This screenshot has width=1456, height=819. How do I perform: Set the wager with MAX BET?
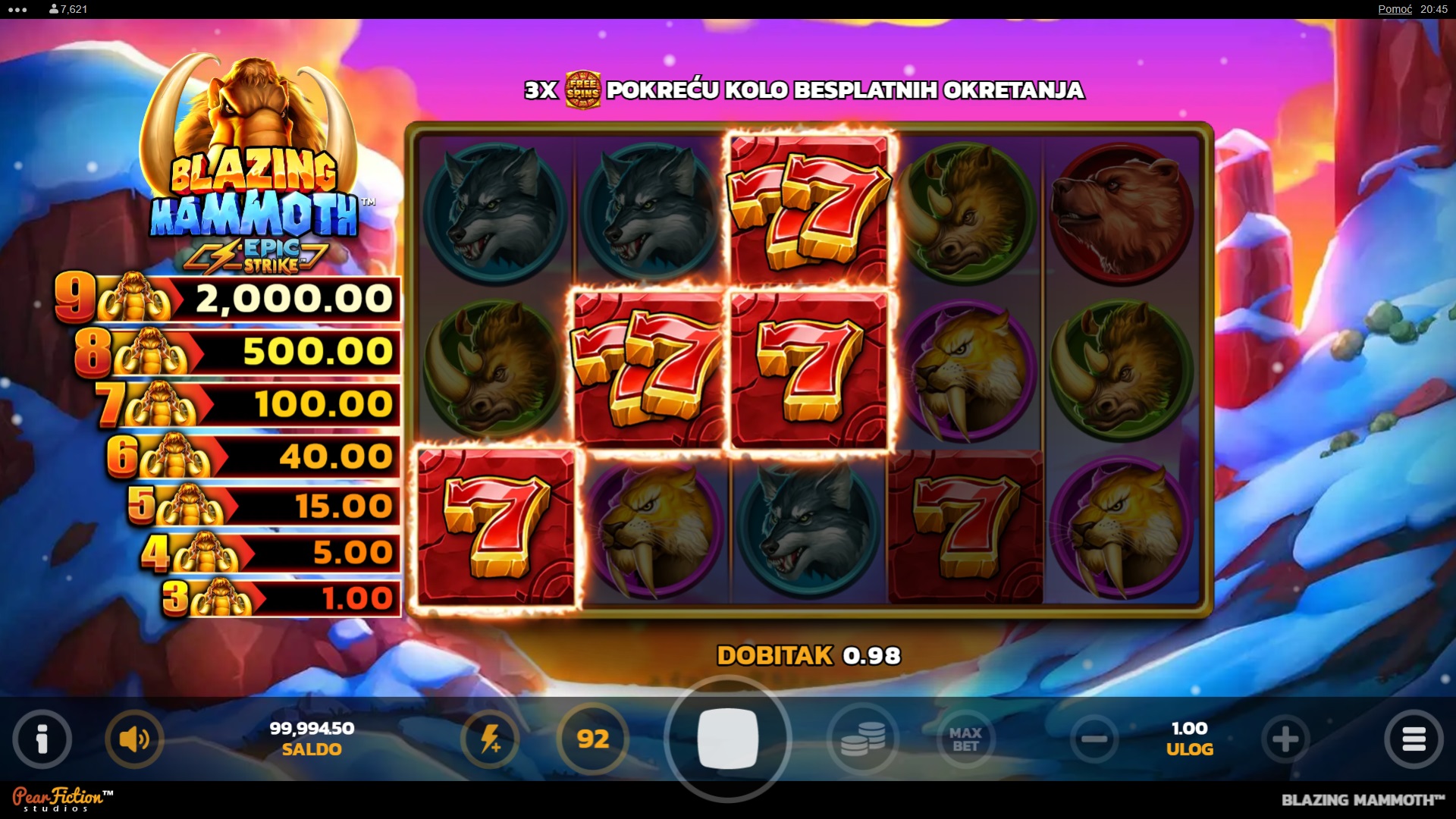[965, 739]
